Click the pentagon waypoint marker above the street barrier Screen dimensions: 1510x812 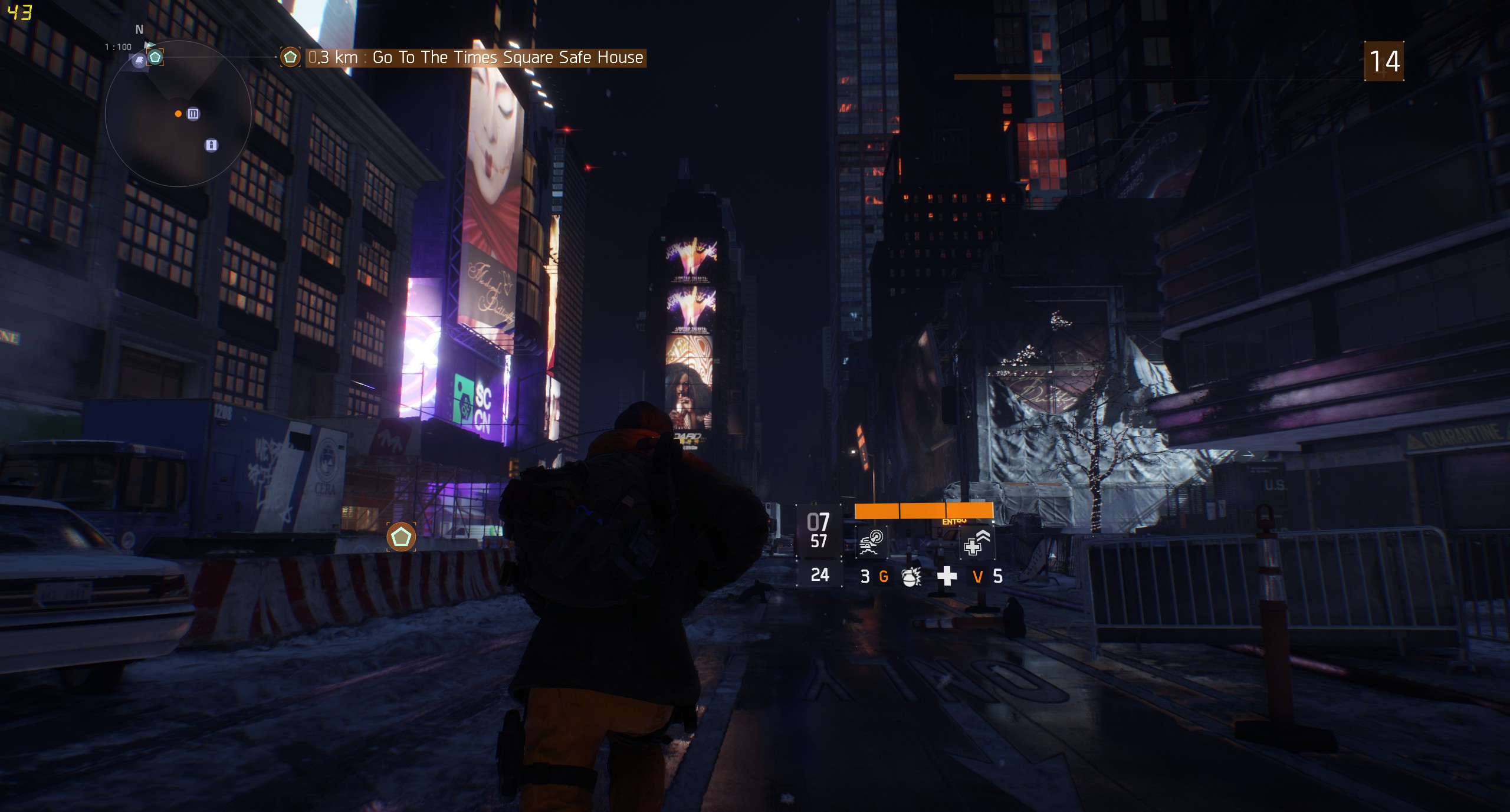point(401,537)
